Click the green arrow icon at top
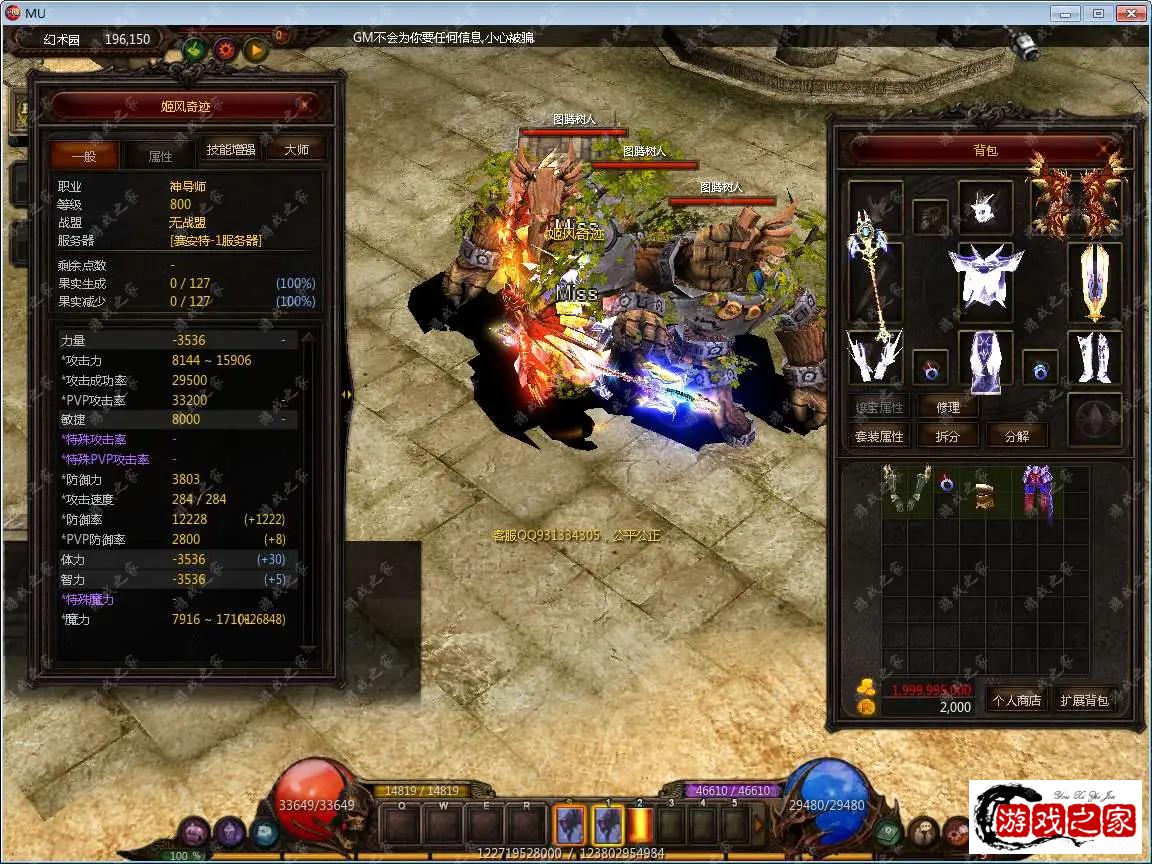Viewport: 1152px width, 864px height. [194, 49]
